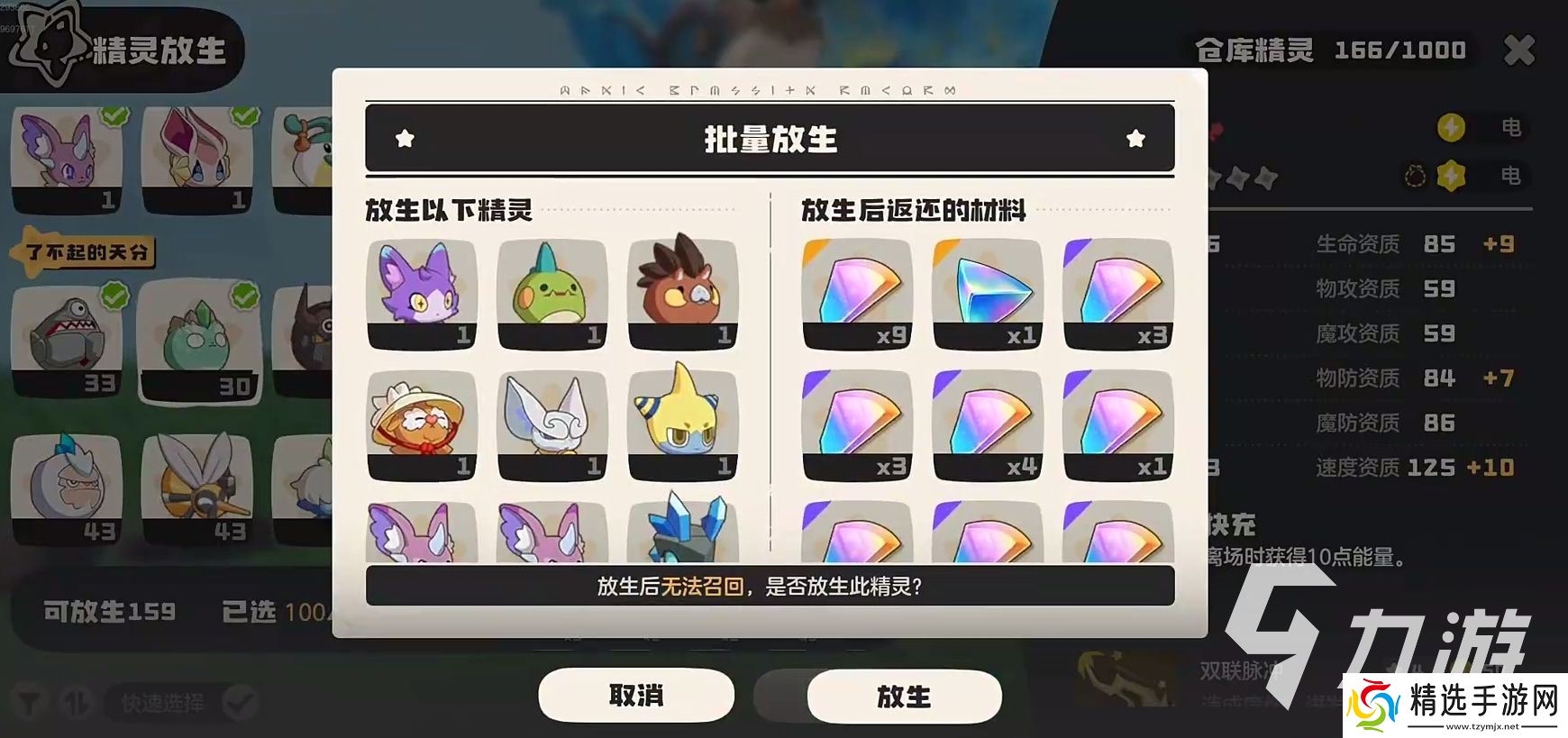Click the star icon right of 批量放生 title

(1137, 139)
